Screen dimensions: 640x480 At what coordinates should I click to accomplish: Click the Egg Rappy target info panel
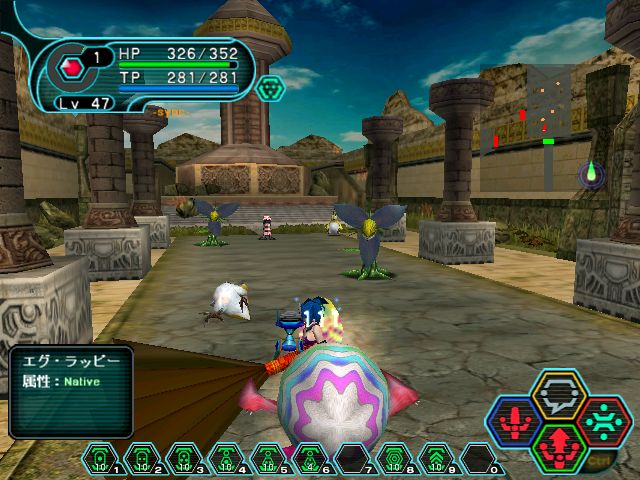pyautogui.click(x=71, y=390)
